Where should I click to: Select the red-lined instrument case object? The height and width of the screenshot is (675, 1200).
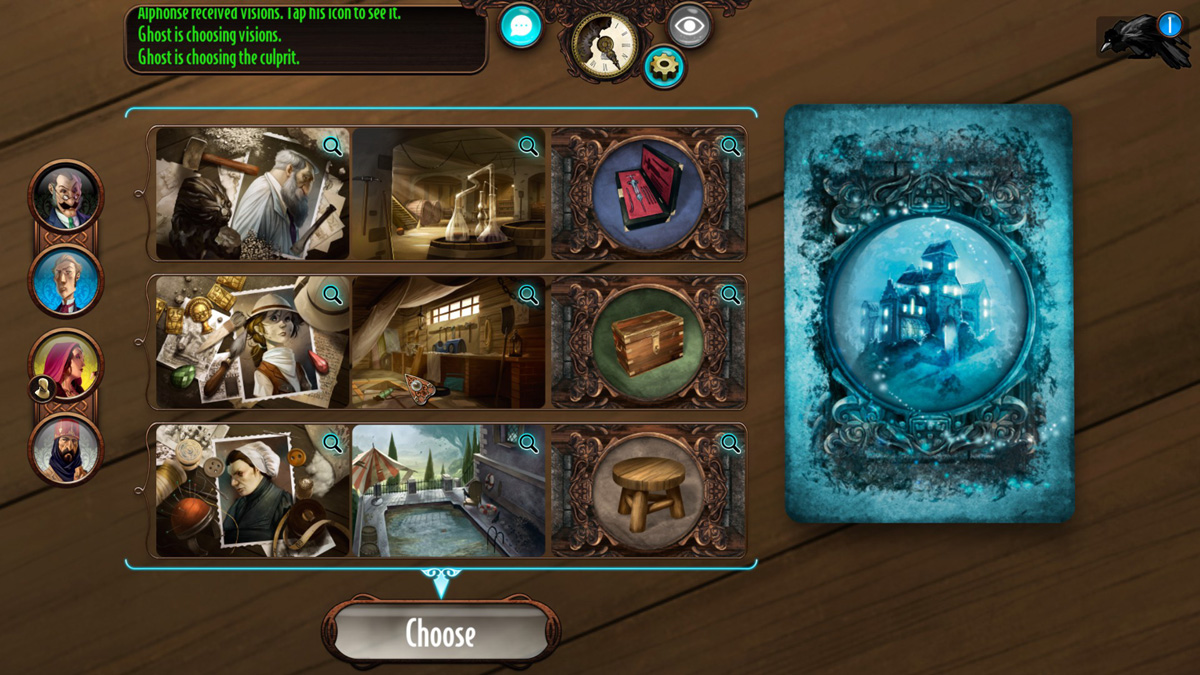(x=647, y=193)
